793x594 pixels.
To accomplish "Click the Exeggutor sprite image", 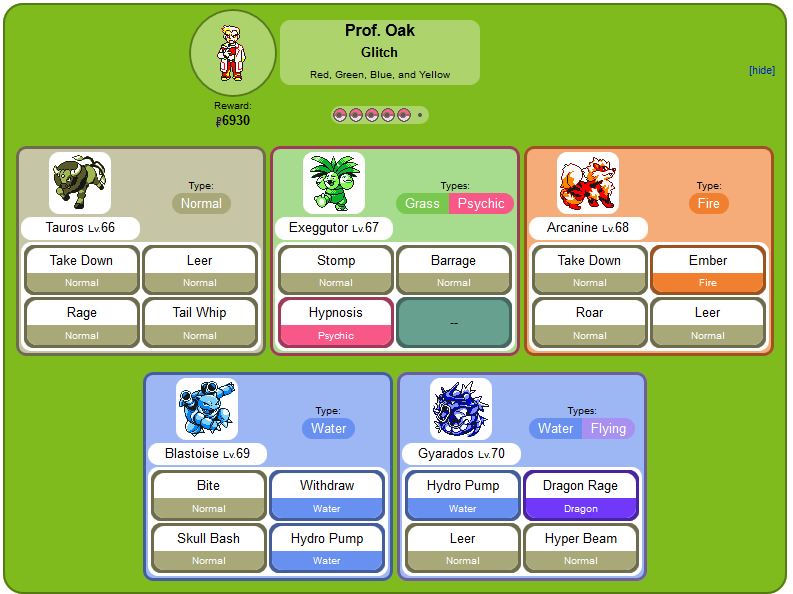I will coord(334,182).
